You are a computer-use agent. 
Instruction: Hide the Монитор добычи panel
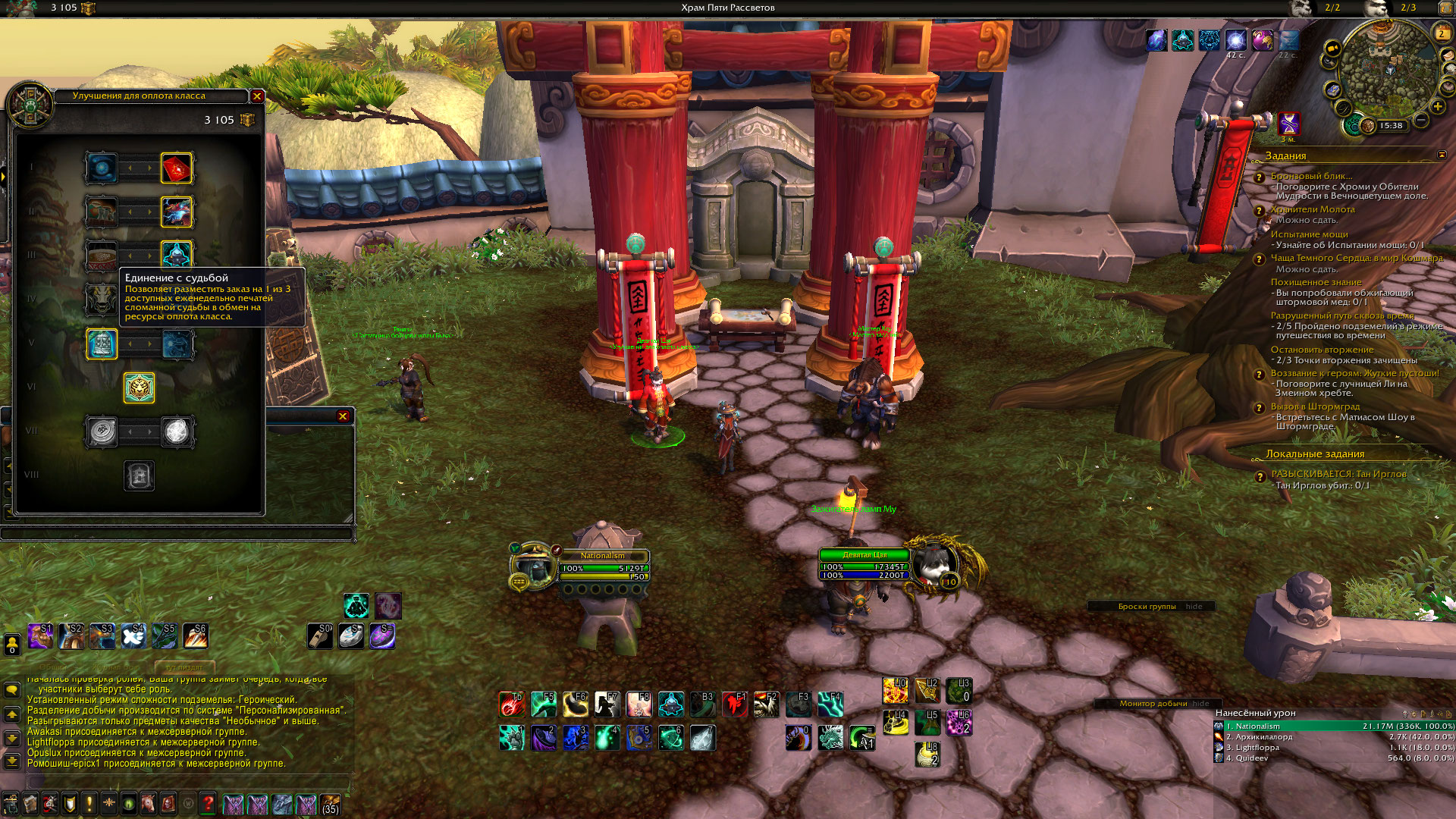tap(1200, 704)
